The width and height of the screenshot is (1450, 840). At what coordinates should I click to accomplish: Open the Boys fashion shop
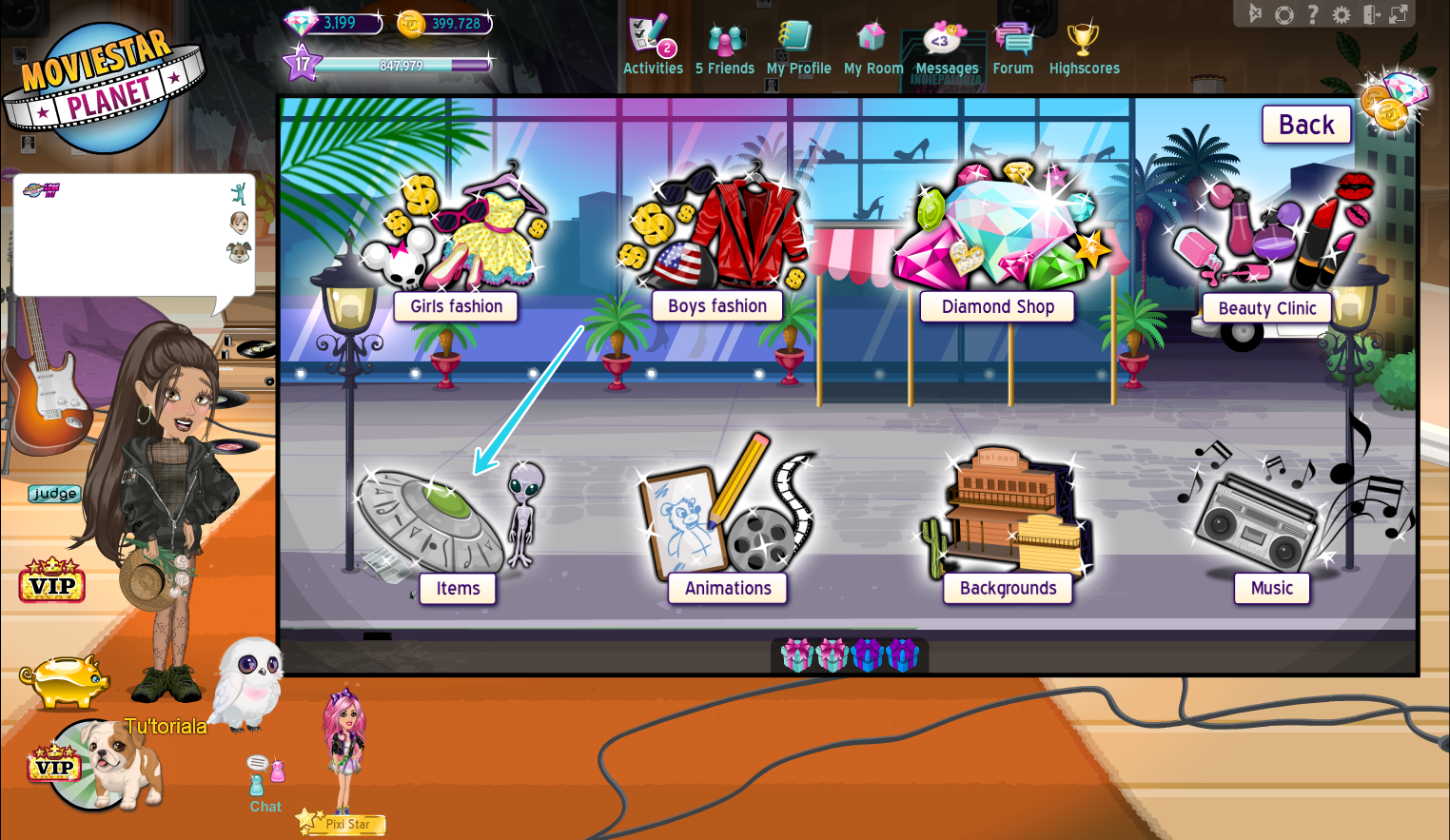(x=716, y=305)
